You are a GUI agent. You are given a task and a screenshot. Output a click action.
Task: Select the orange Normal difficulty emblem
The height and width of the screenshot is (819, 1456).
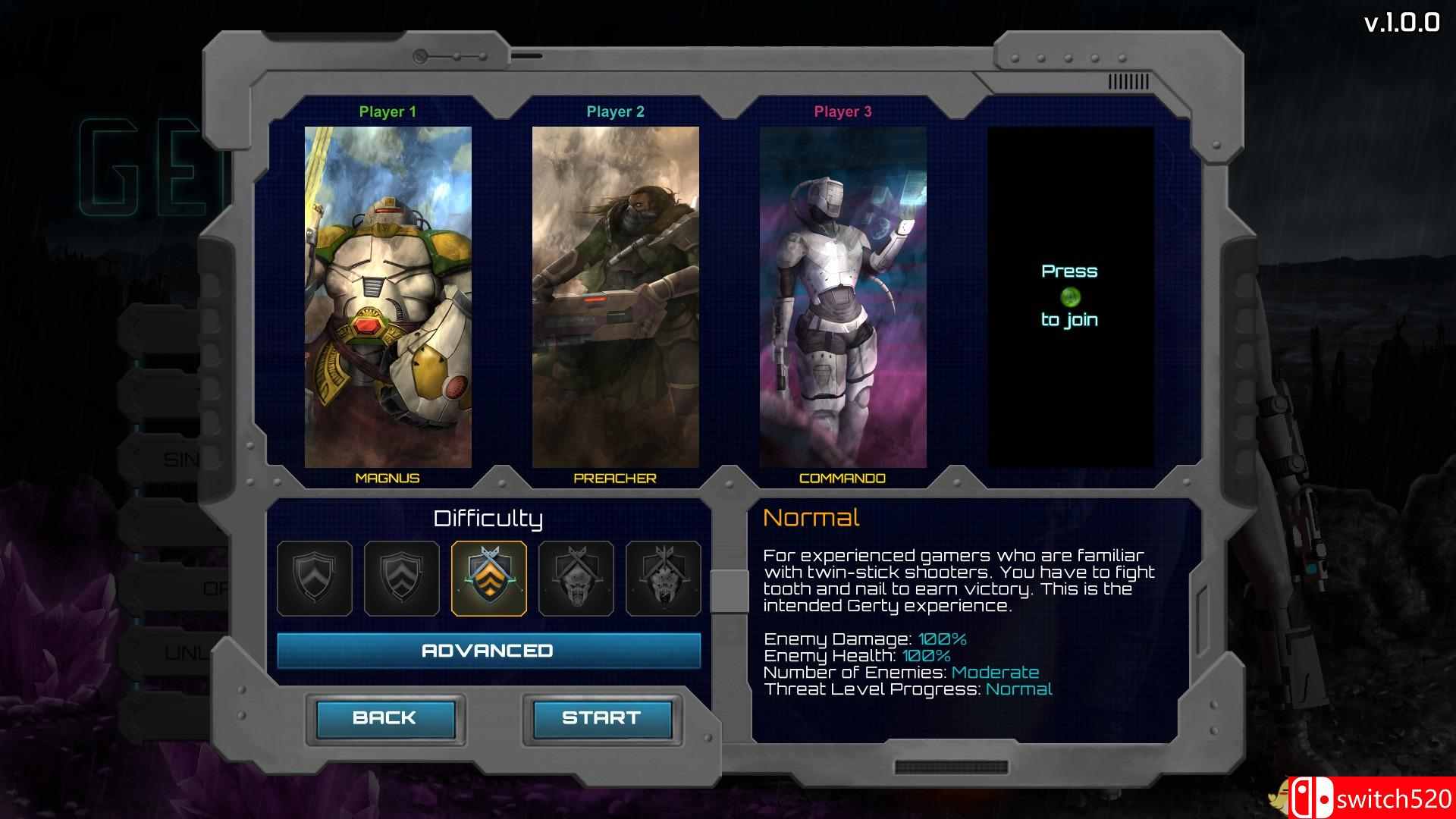[x=489, y=579]
